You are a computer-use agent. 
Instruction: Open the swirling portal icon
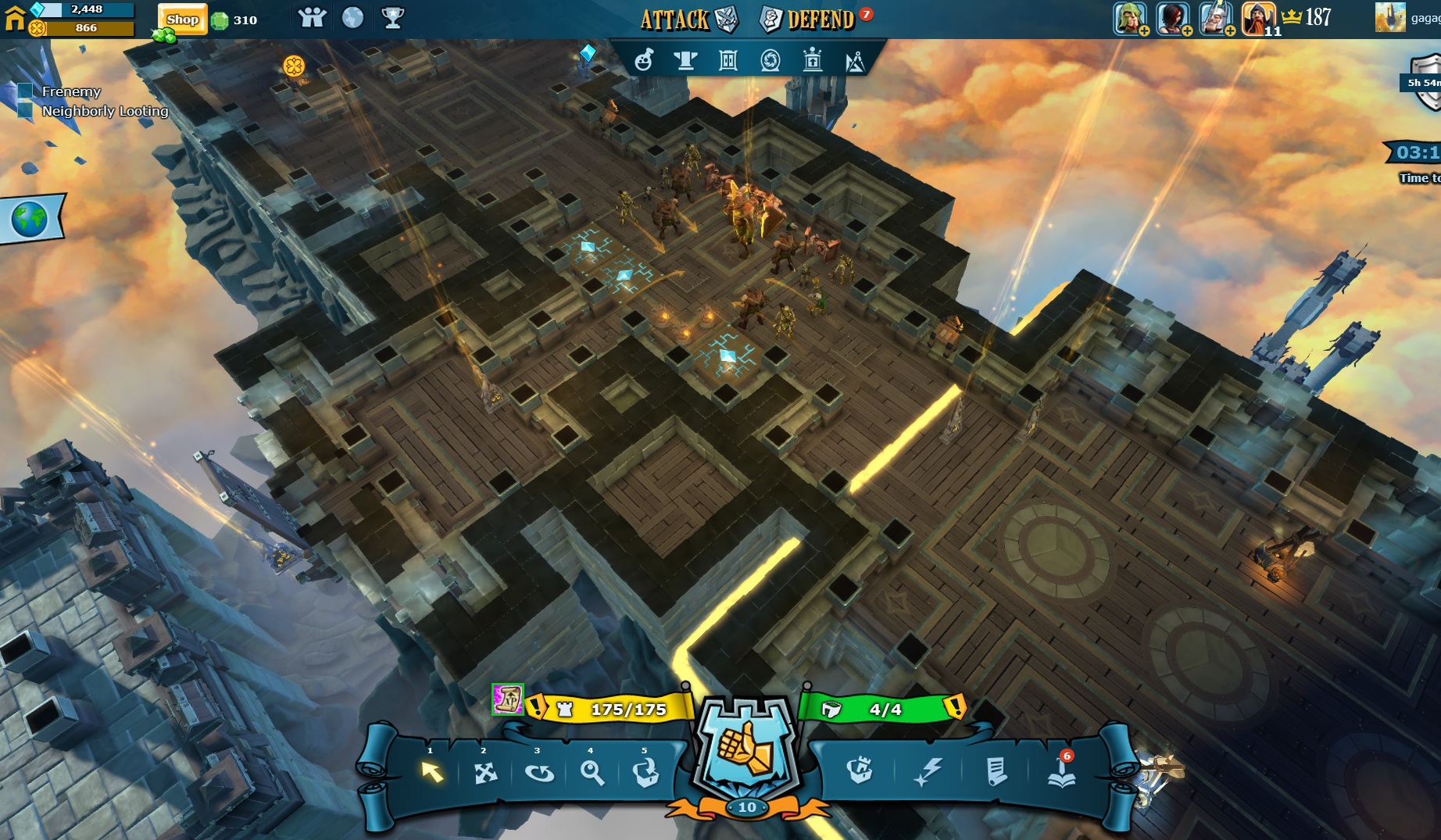[x=770, y=60]
